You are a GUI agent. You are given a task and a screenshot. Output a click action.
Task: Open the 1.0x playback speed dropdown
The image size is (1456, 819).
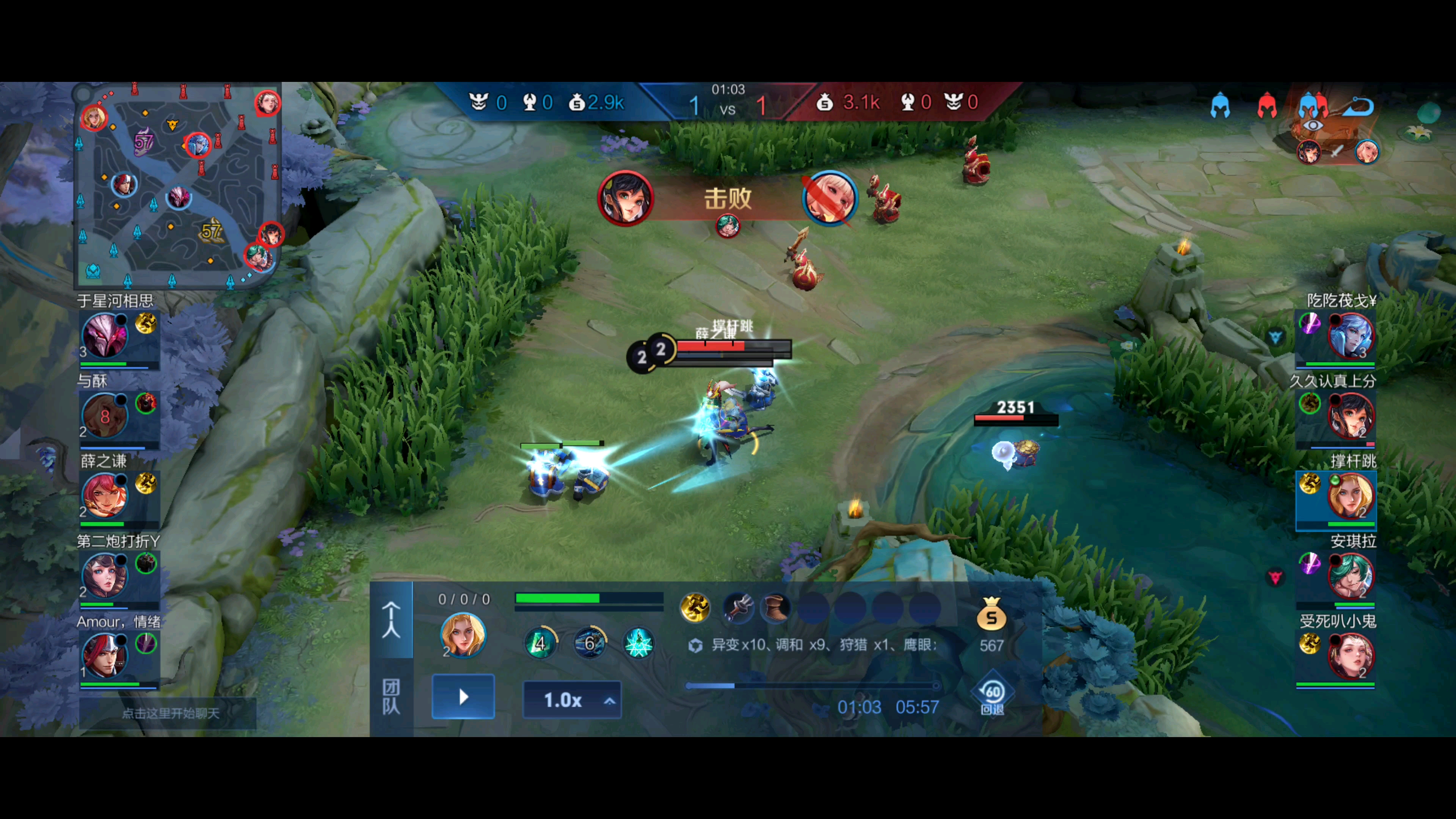point(572,700)
